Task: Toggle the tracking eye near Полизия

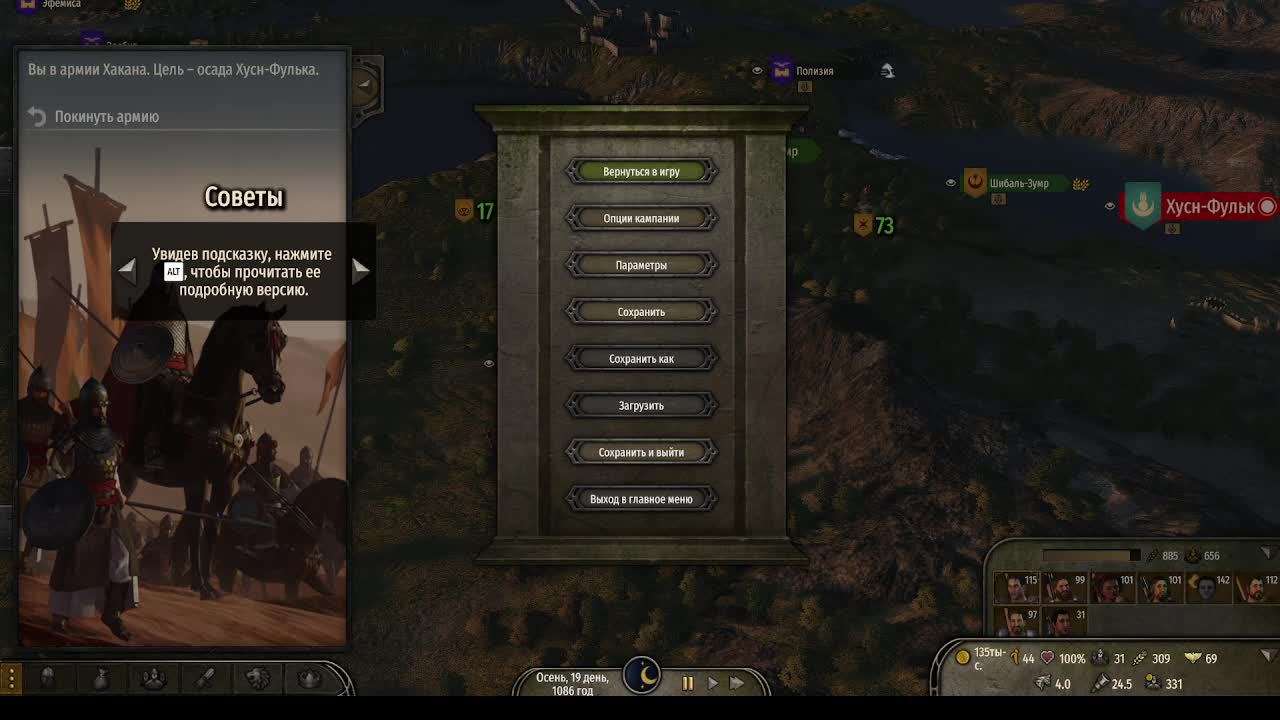Action: coord(756,71)
